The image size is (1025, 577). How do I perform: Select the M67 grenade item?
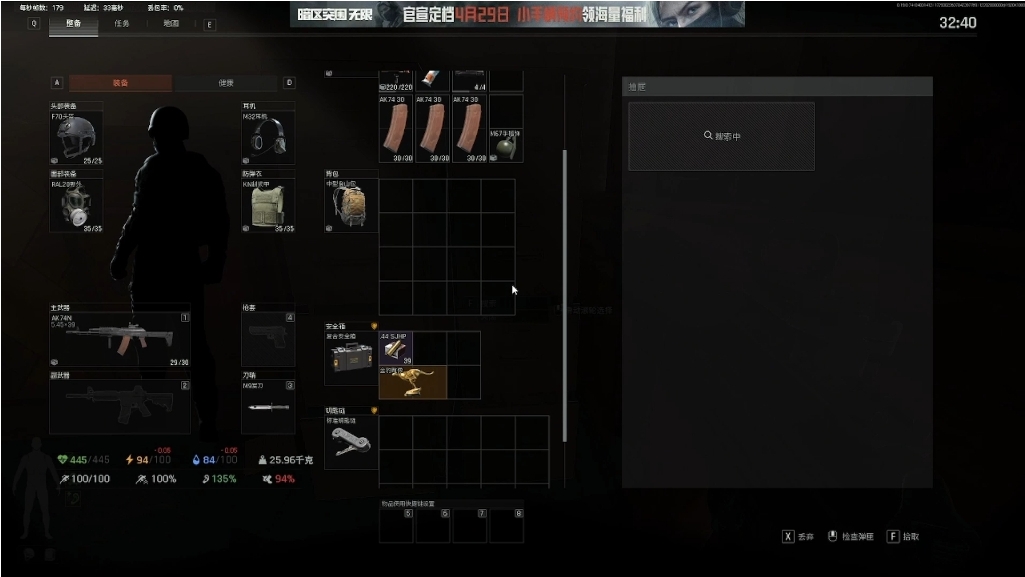[506, 146]
